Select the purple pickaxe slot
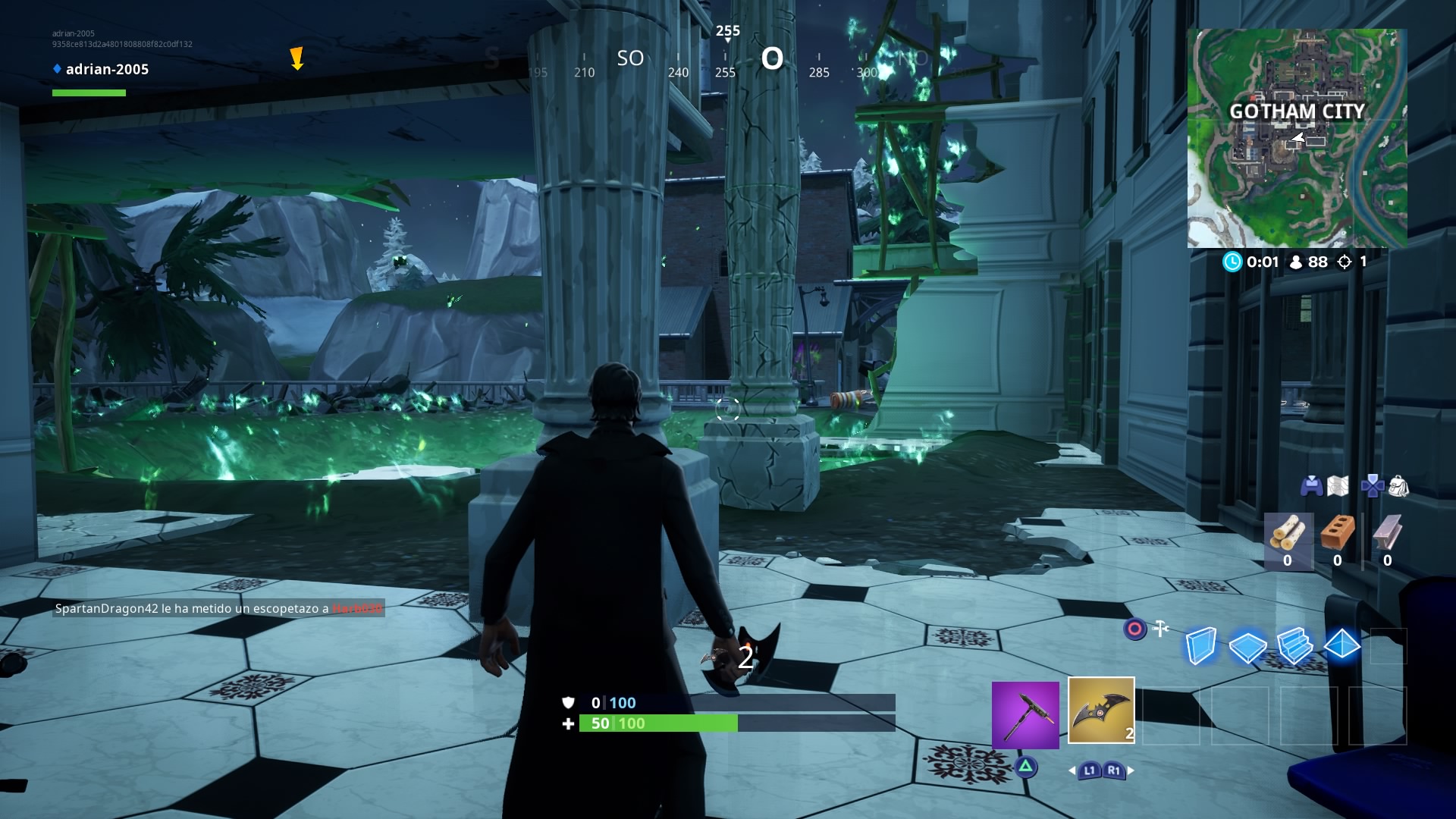The width and height of the screenshot is (1456, 819). click(x=1025, y=715)
